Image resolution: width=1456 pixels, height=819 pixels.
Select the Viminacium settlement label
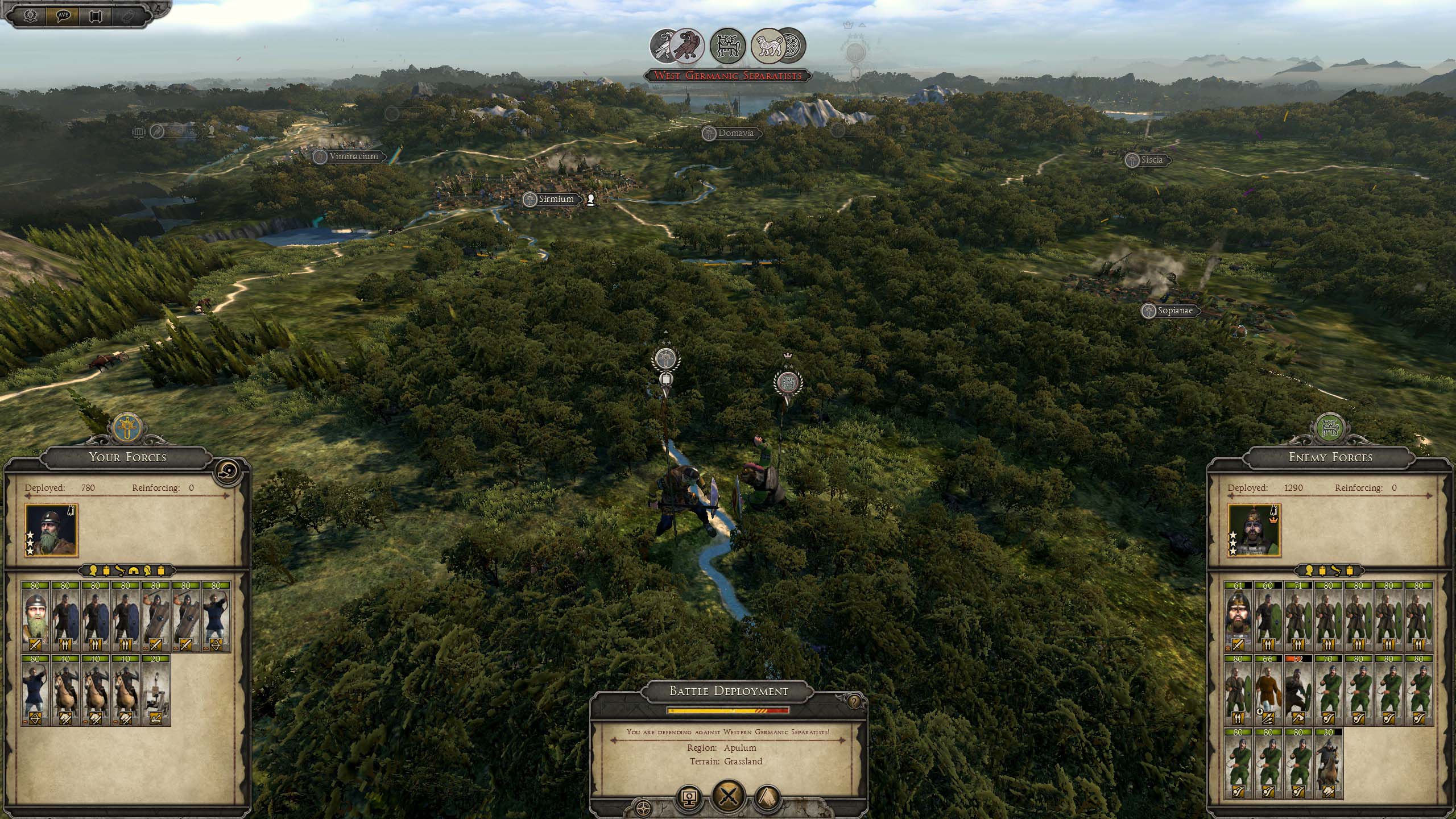click(x=353, y=156)
